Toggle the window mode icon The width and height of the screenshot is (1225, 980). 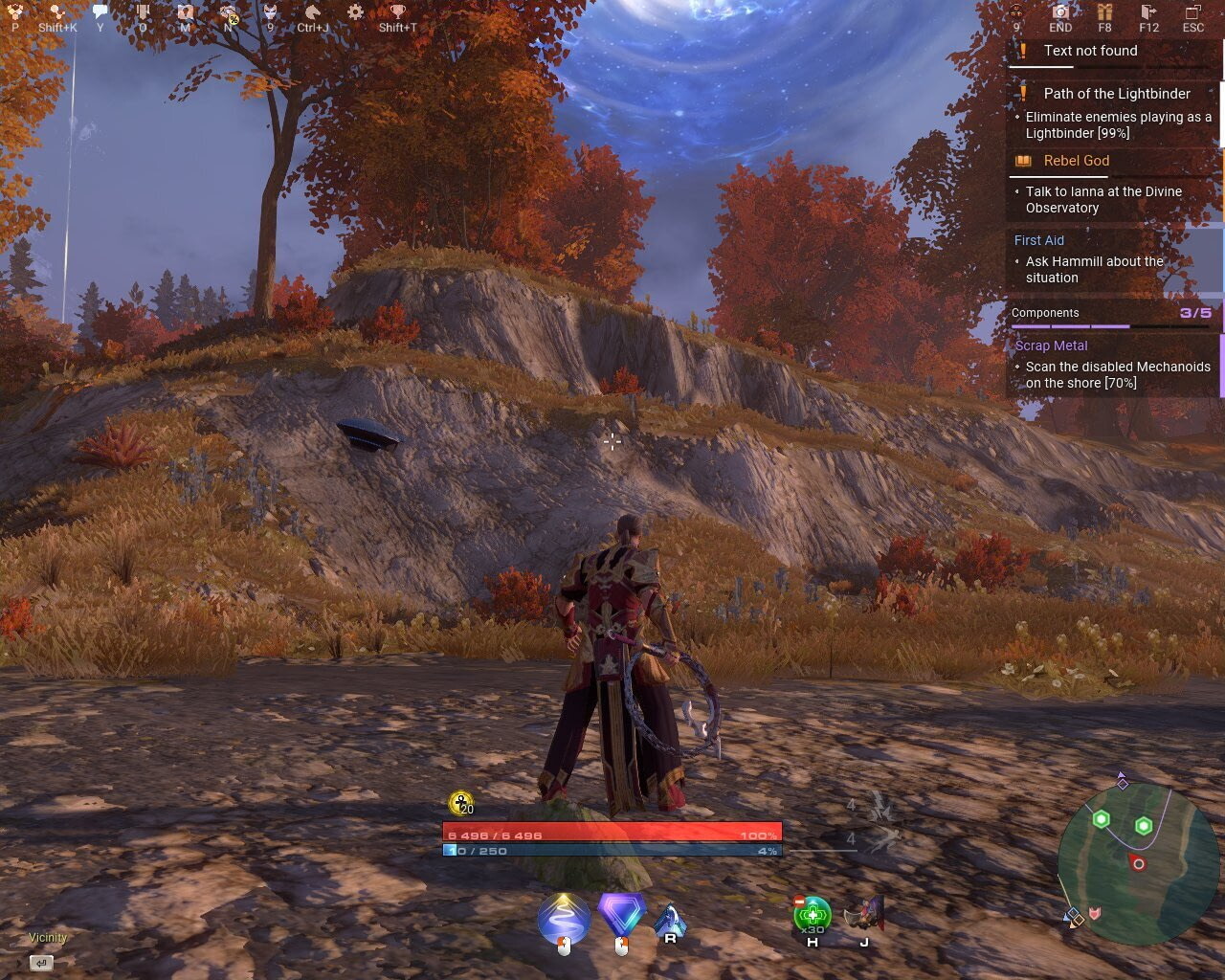[1192, 12]
